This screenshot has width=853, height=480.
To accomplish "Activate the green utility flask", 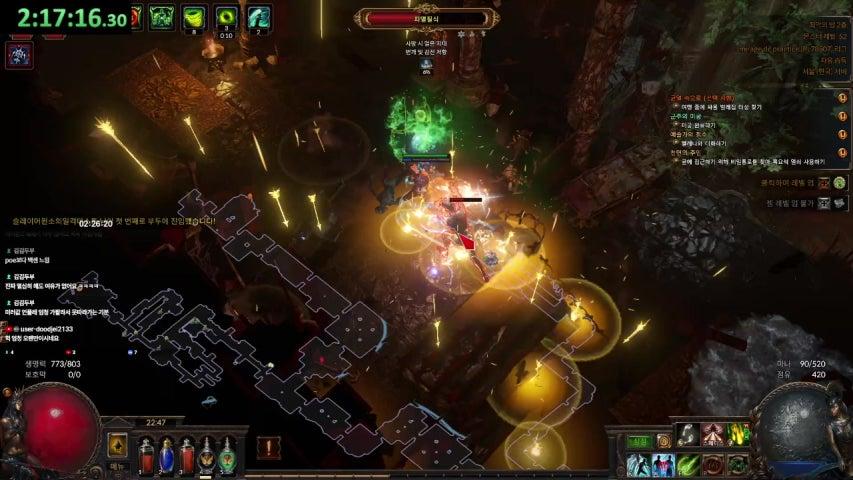I will 227,455.
